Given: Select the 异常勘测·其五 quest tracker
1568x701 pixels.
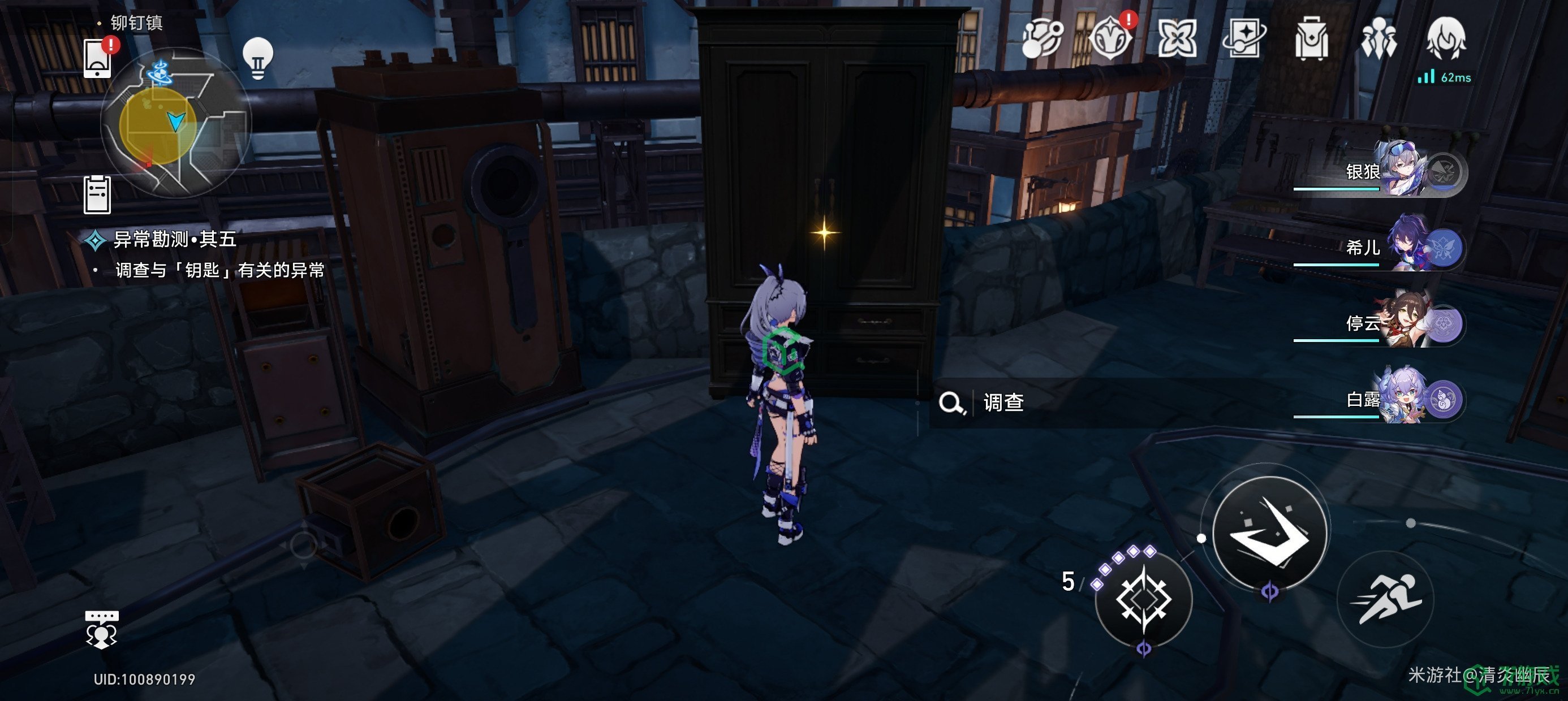Looking at the screenshot, I should [x=175, y=240].
